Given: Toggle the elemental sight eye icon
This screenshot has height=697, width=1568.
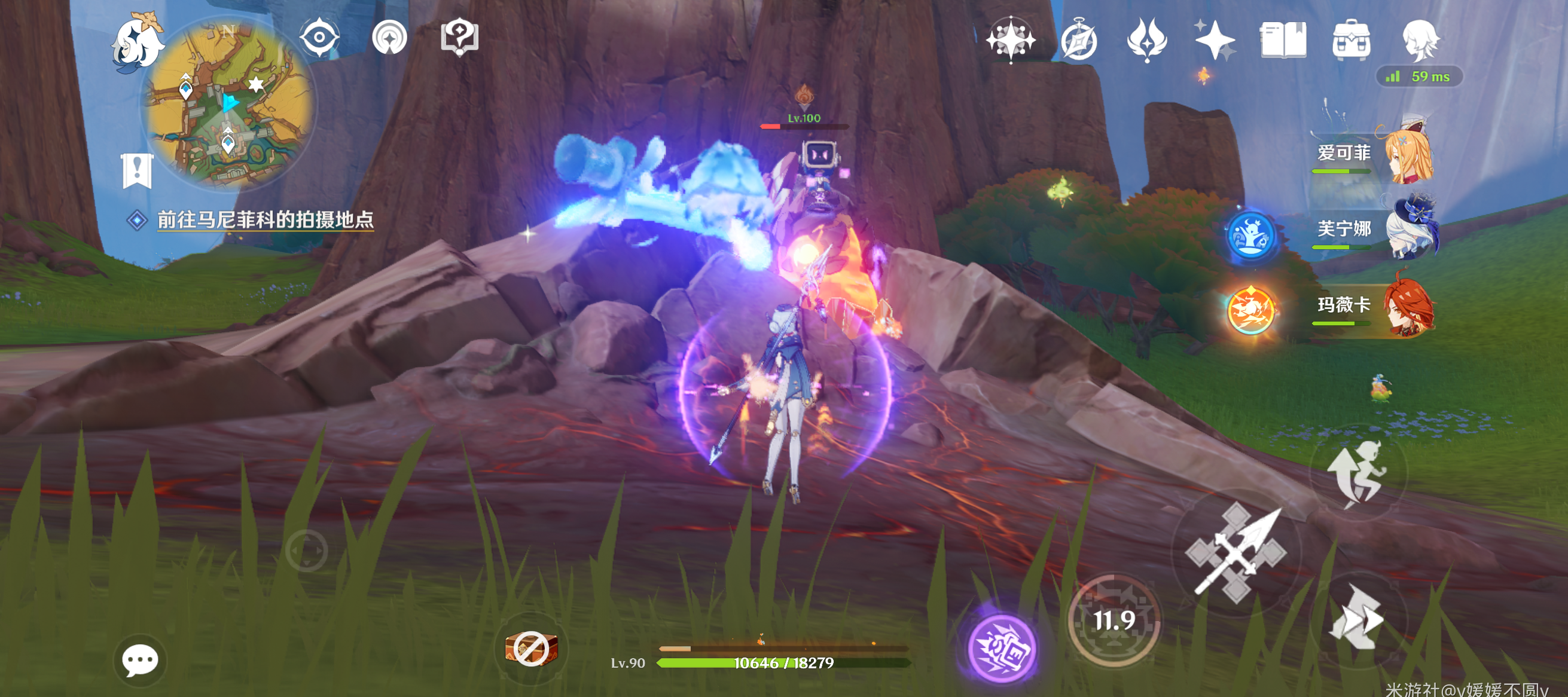Looking at the screenshot, I should [x=319, y=37].
